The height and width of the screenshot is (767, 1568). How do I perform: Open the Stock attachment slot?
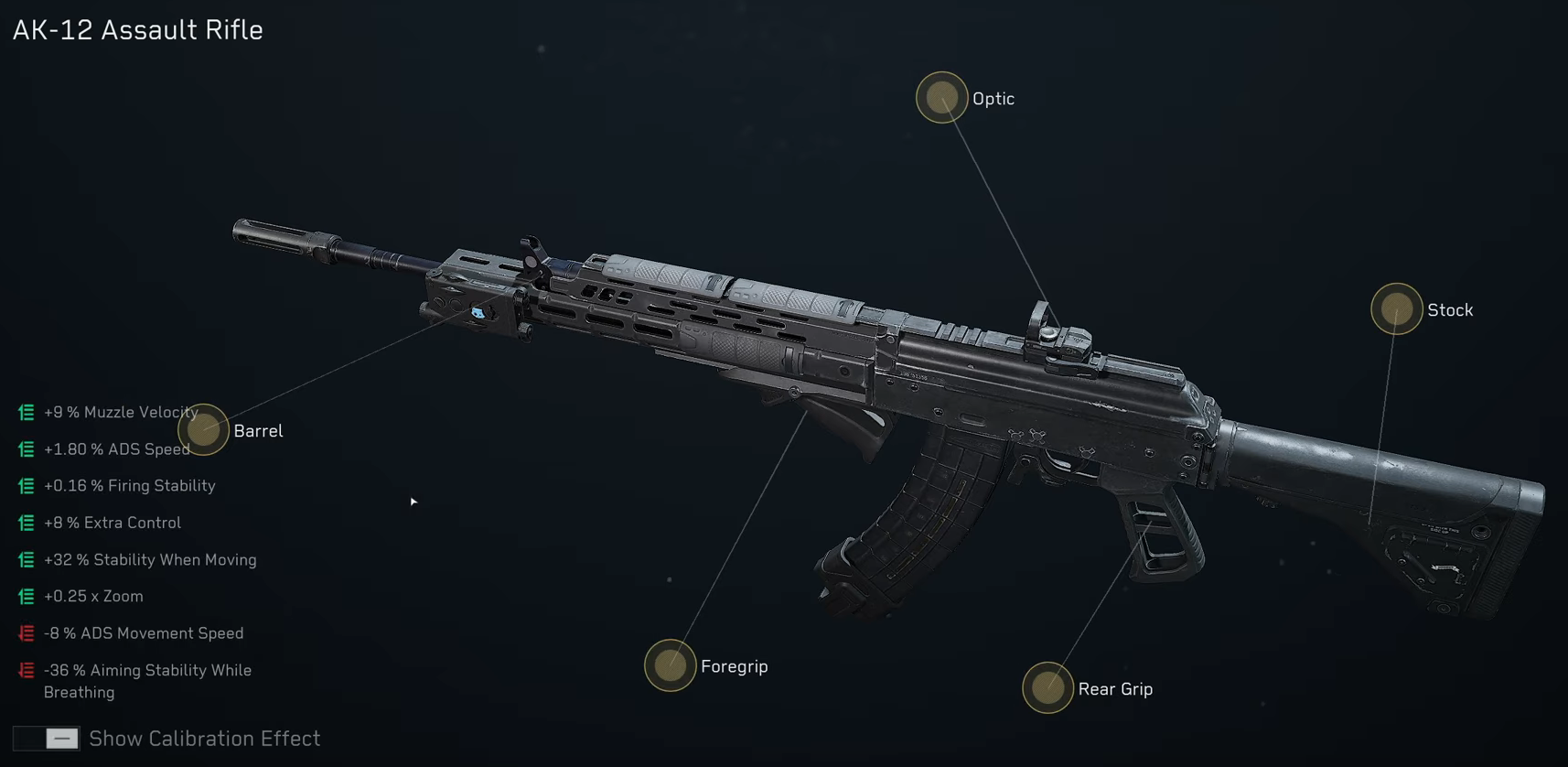1395,309
